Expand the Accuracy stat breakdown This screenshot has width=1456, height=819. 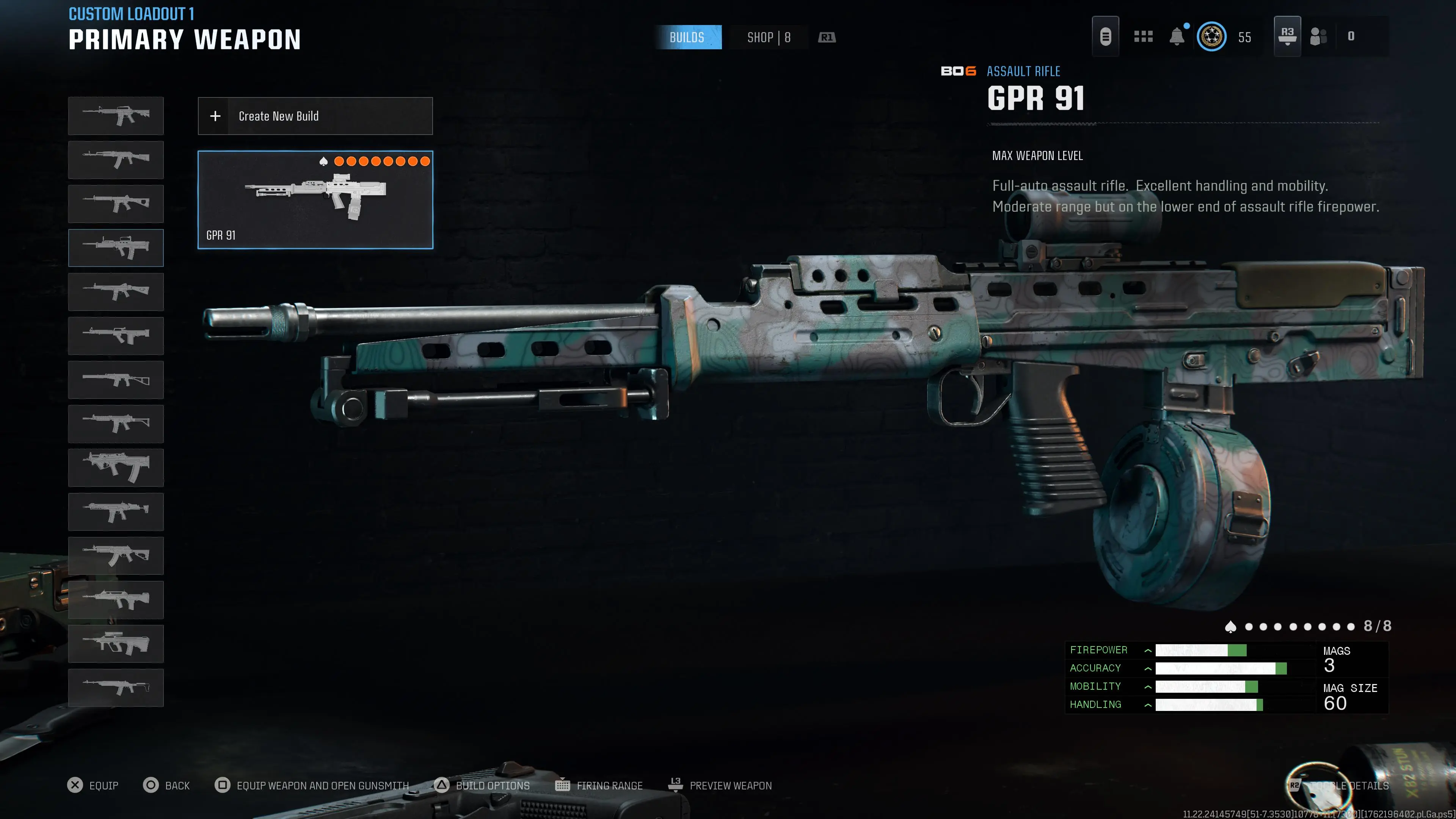1148,668
